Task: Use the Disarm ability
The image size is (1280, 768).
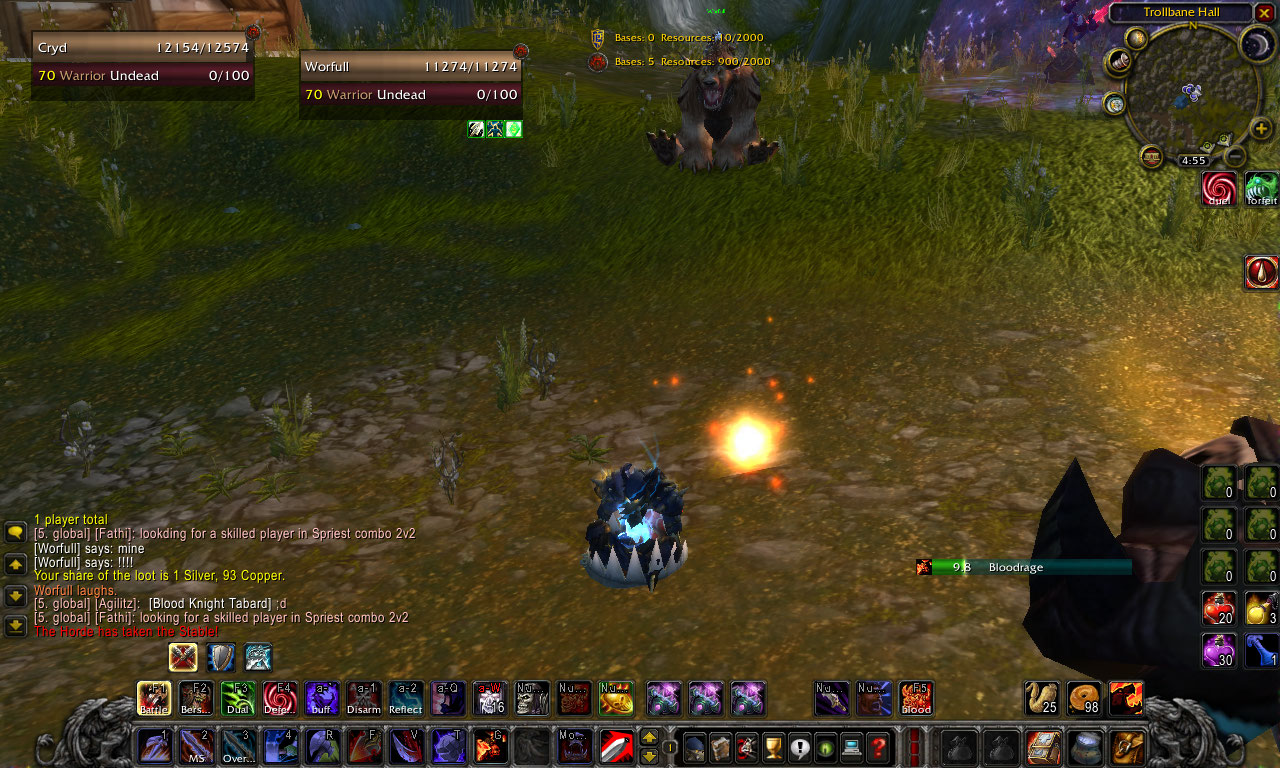Action: 364,698
